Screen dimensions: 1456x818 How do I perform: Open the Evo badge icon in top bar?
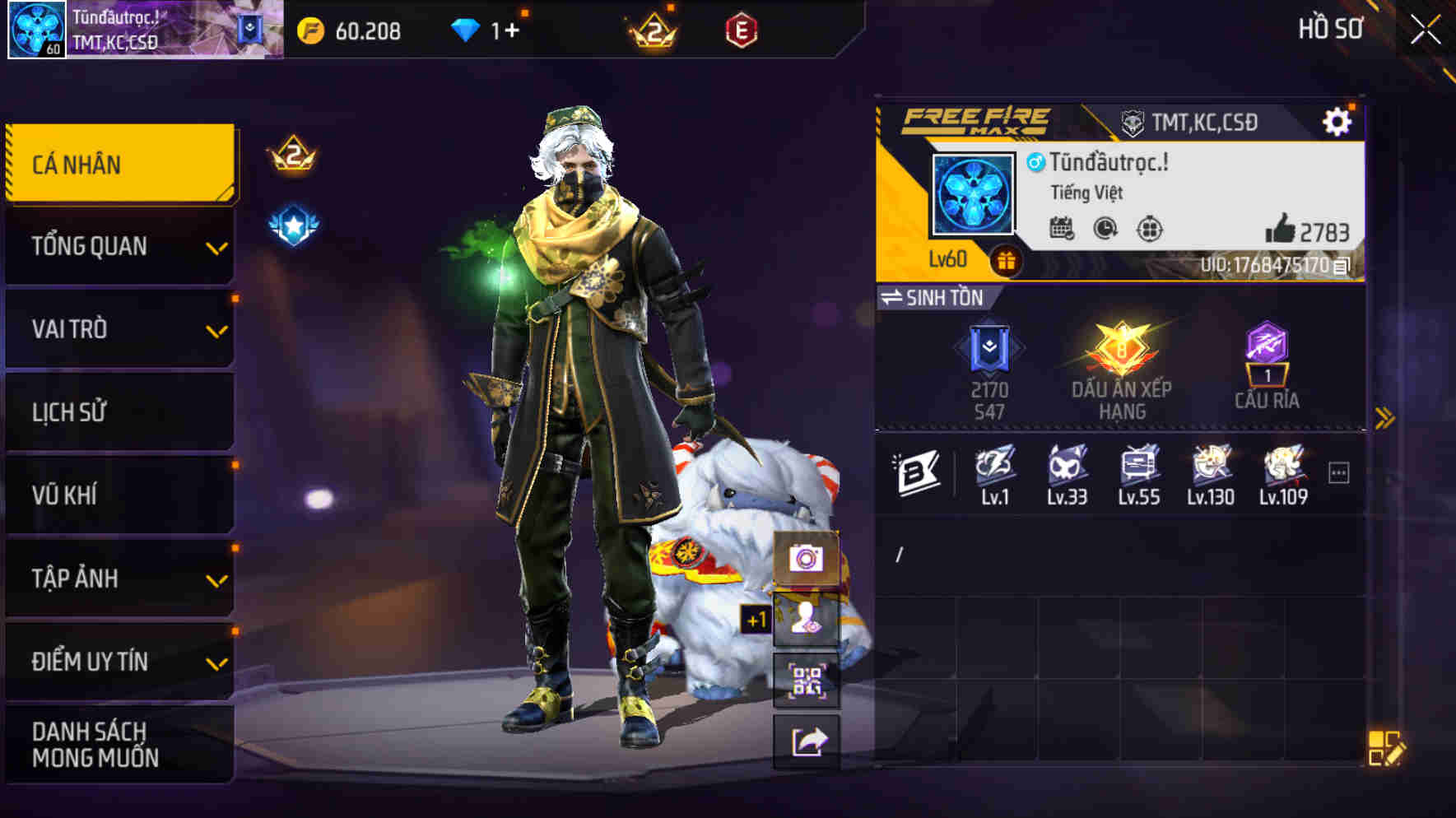(742, 30)
